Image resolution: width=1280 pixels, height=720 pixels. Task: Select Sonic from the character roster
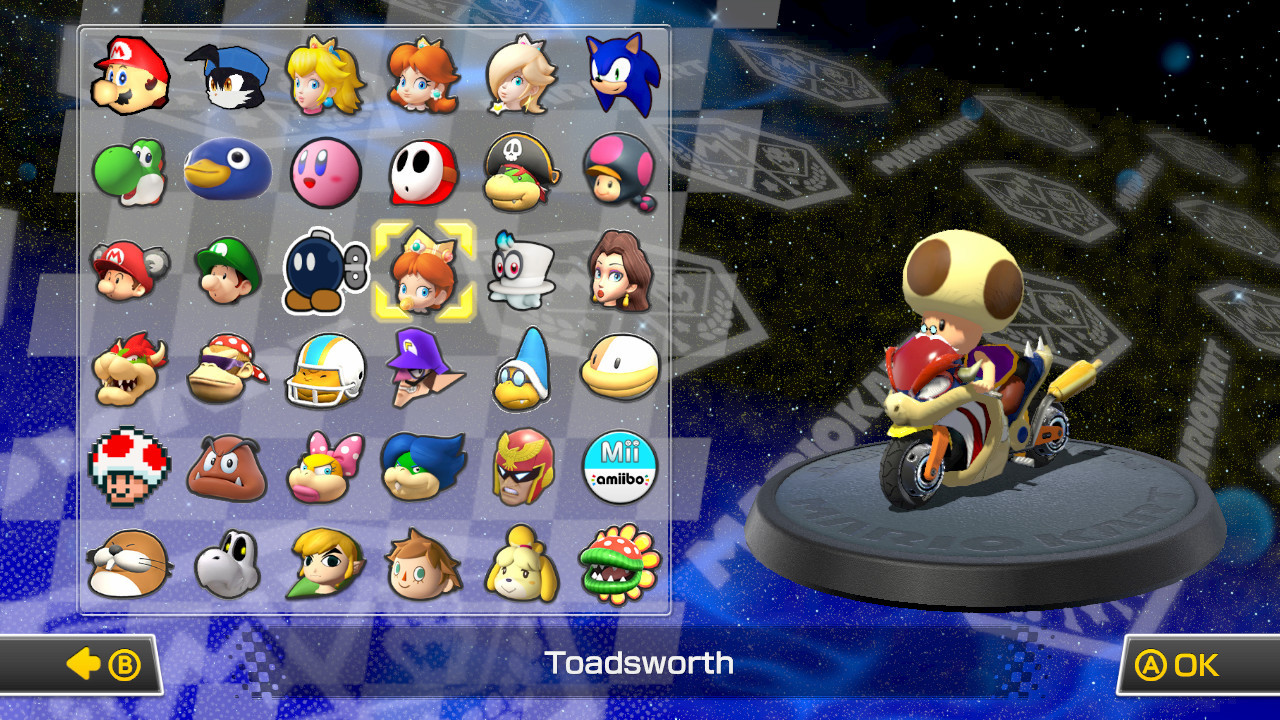[x=620, y=75]
